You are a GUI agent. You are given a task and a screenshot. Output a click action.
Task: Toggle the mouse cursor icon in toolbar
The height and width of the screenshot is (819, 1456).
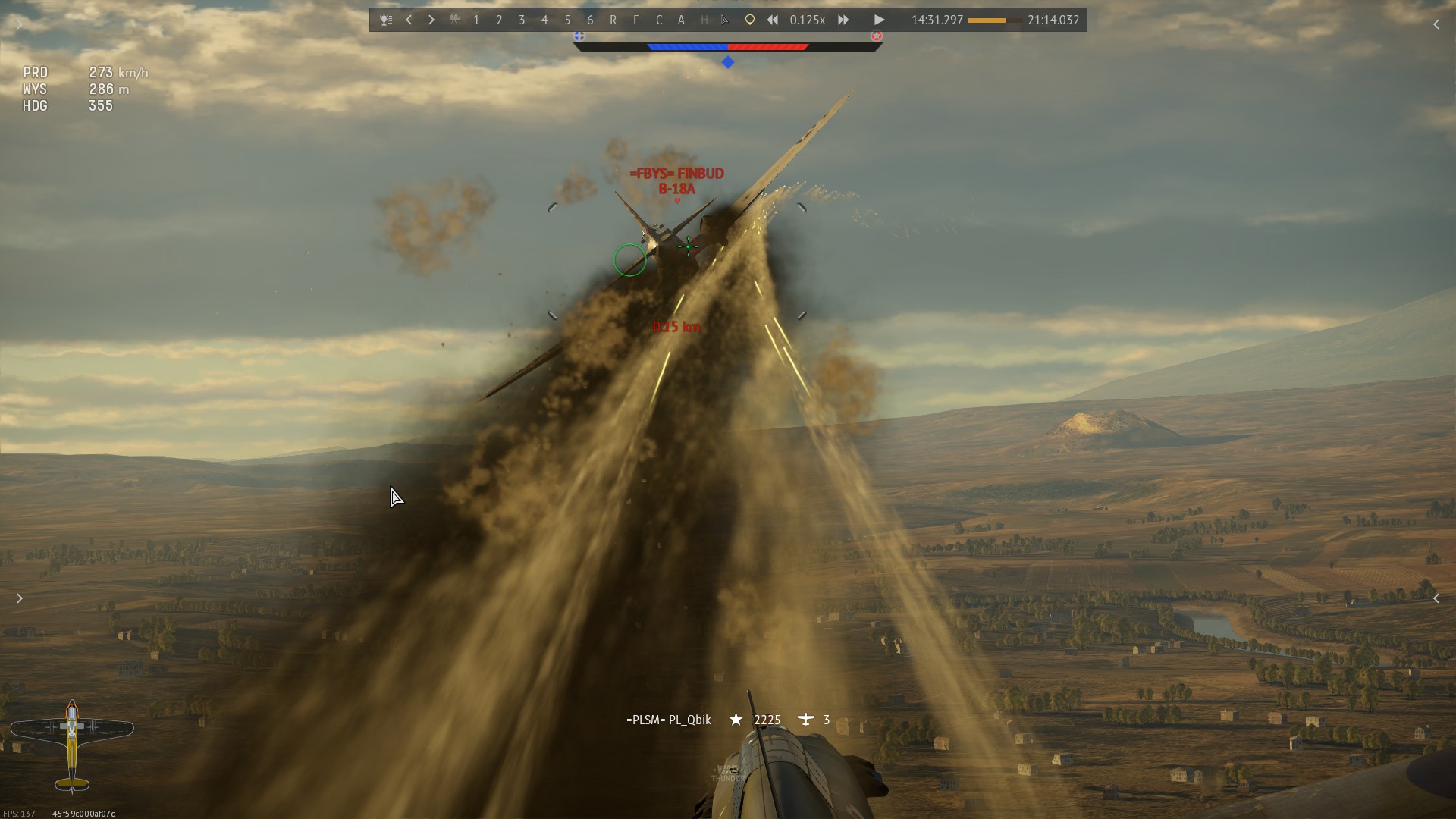725,20
